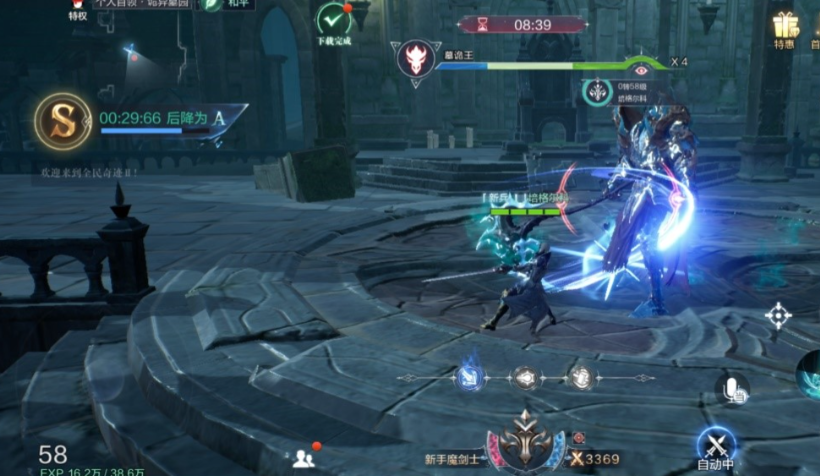Open the friends icon with red dot

304,458
